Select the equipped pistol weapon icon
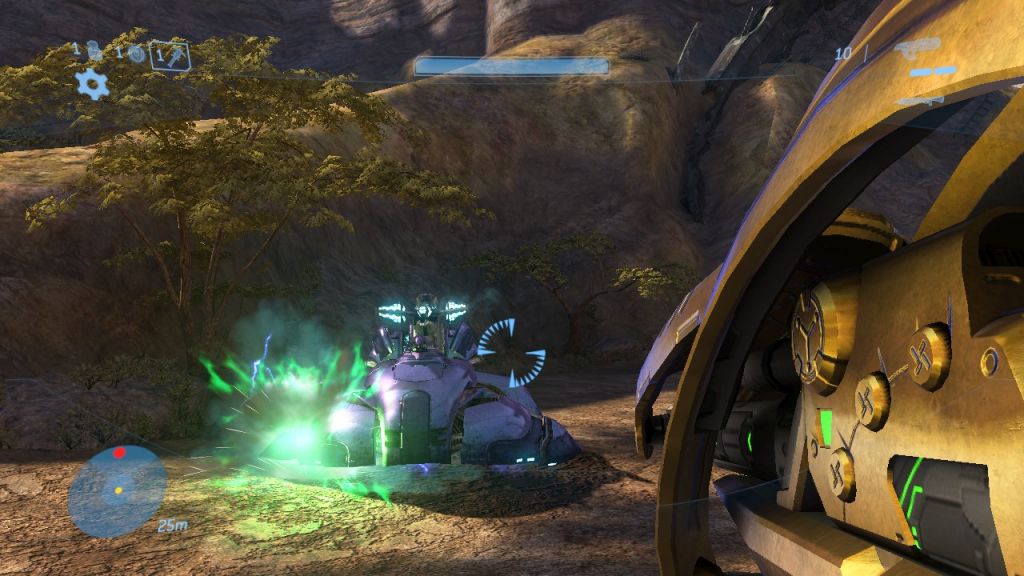Screen dimensions: 1024x576 click(917, 48)
